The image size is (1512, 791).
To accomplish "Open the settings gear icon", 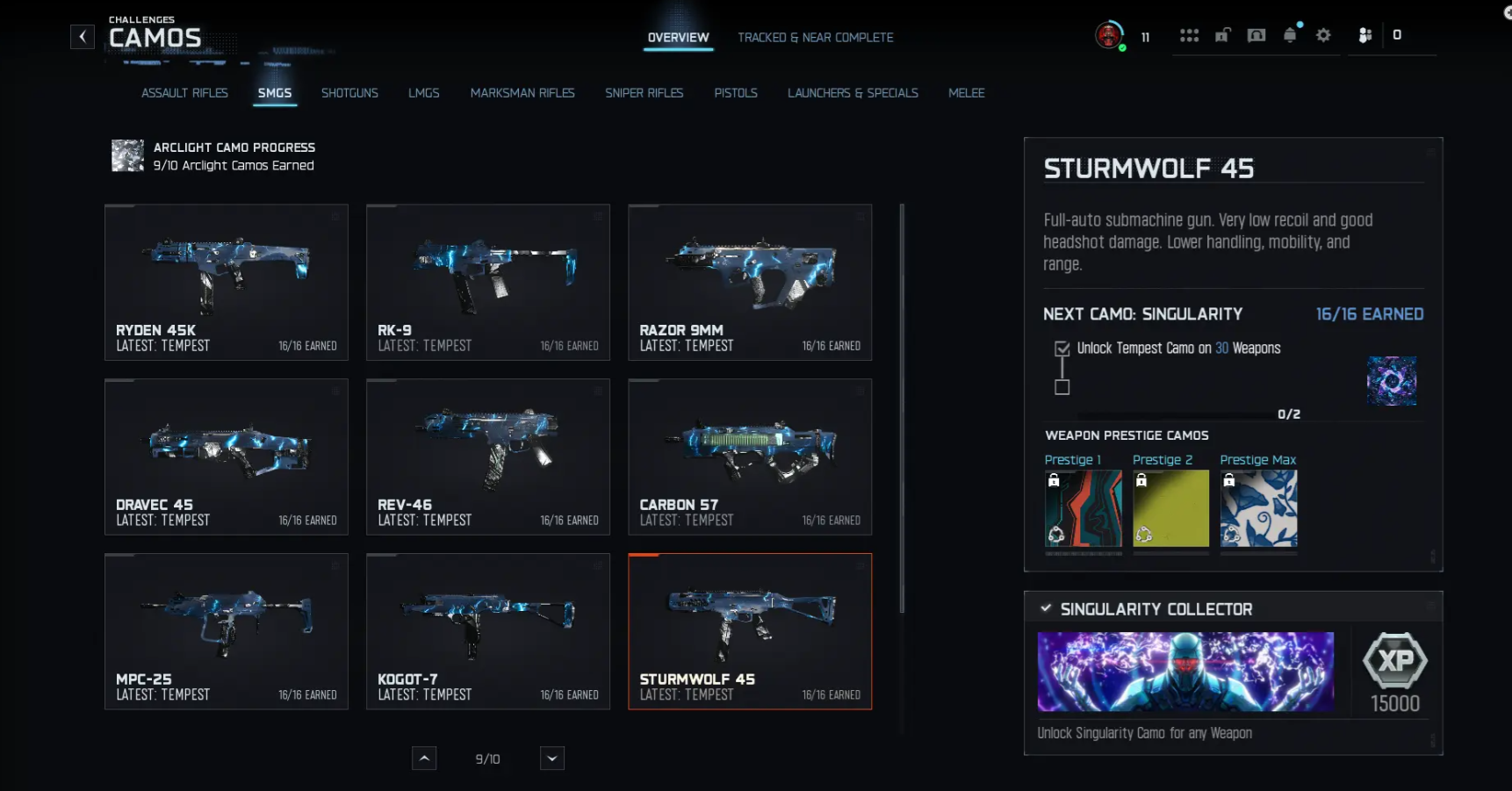I will point(1323,35).
